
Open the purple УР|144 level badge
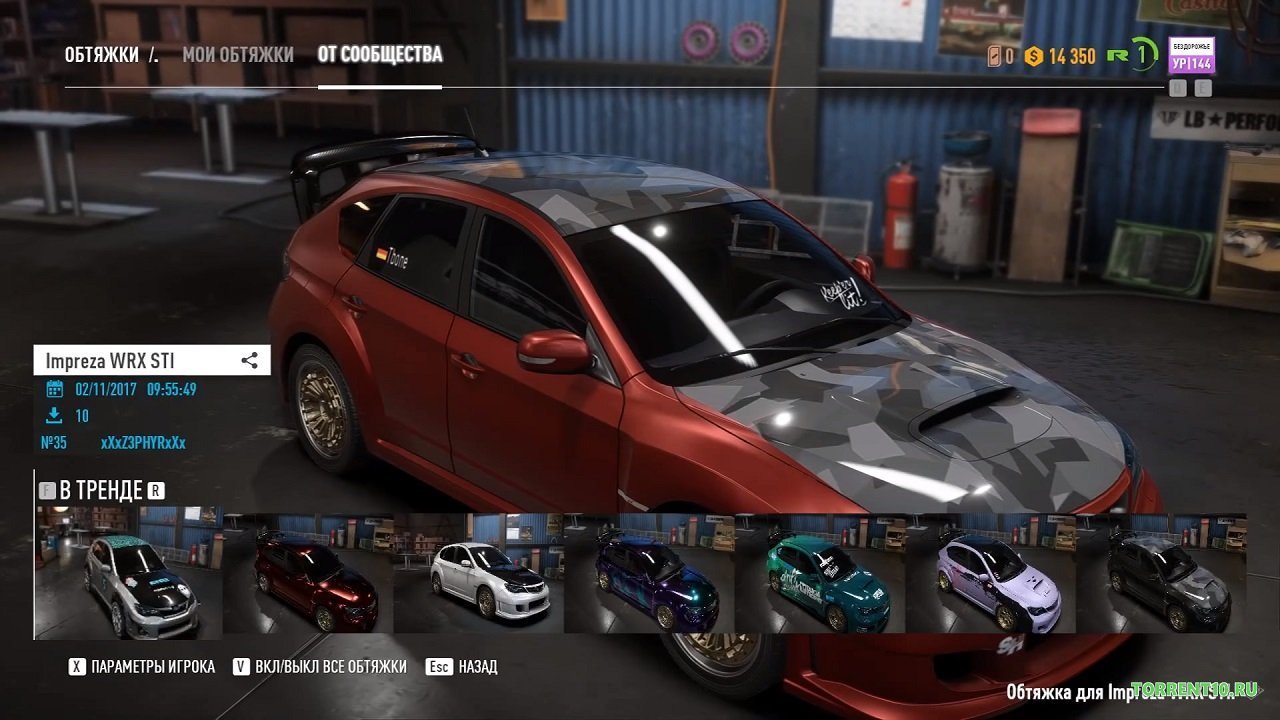click(1191, 63)
